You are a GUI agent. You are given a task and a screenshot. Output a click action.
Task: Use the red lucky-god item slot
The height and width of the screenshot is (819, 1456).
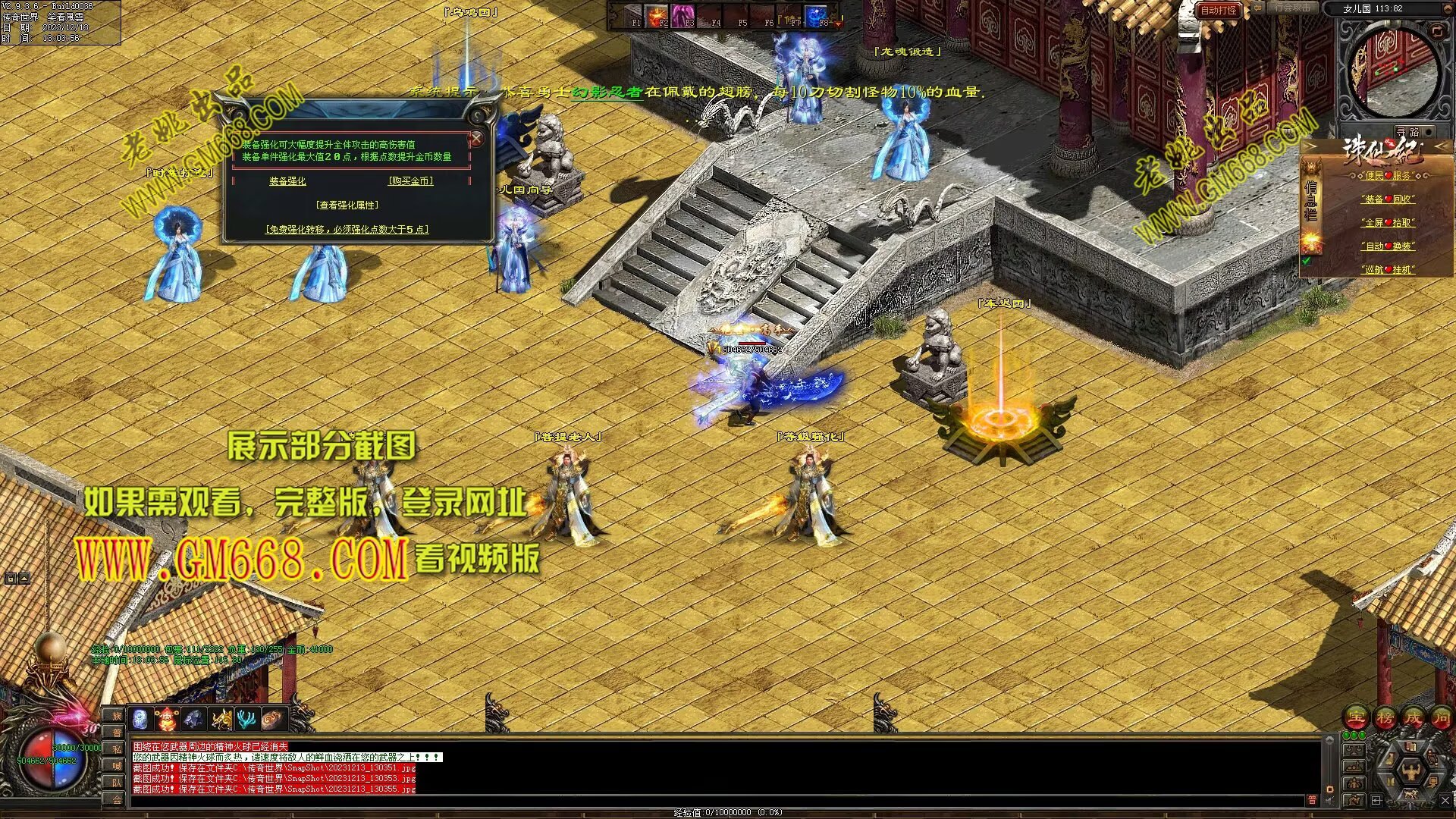pos(167,718)
